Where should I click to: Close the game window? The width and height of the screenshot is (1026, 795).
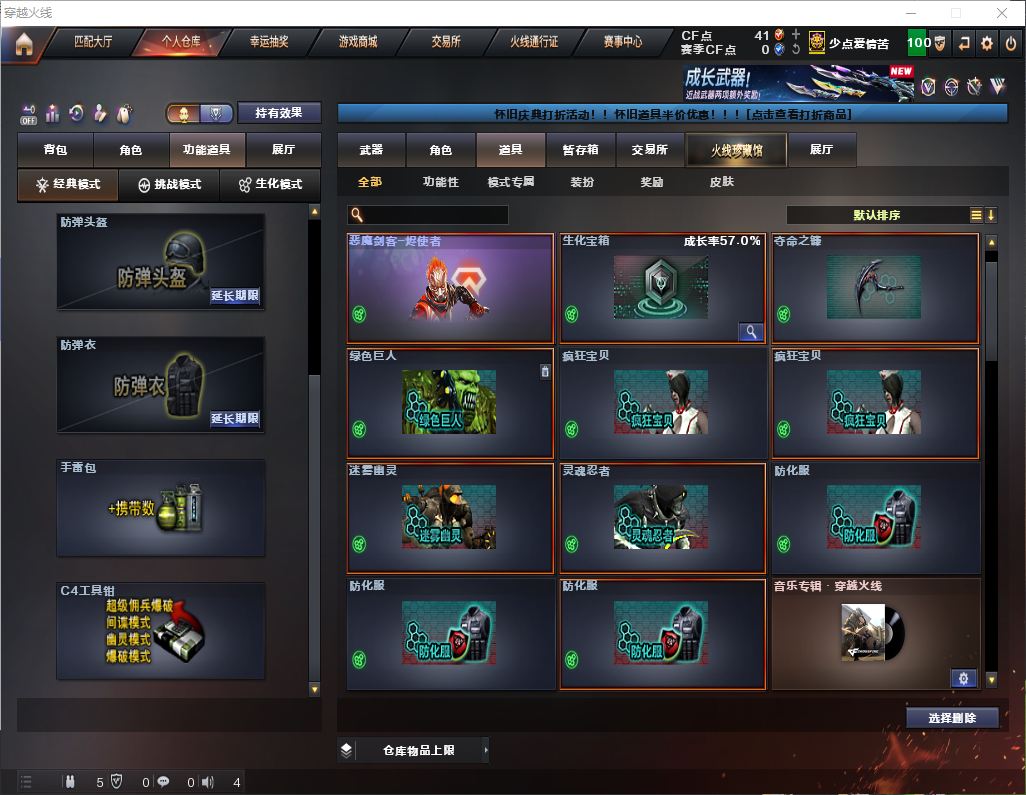(x=1002, y=13)
